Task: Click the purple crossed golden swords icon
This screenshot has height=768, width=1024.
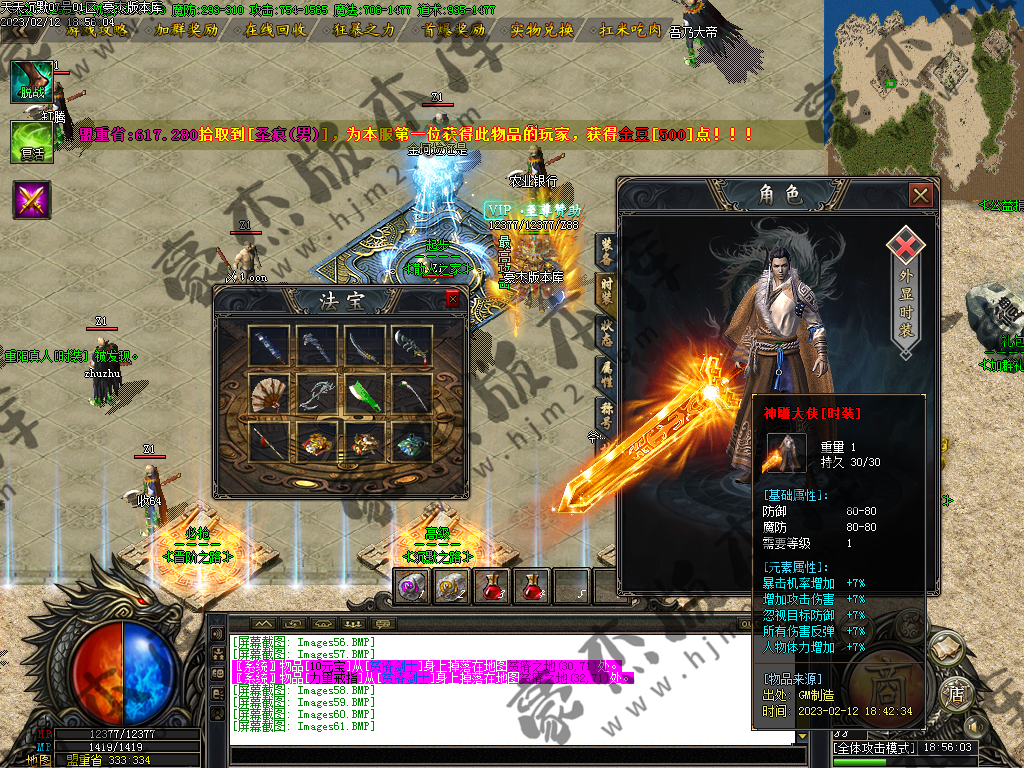Action: click(x=31, y=200)
